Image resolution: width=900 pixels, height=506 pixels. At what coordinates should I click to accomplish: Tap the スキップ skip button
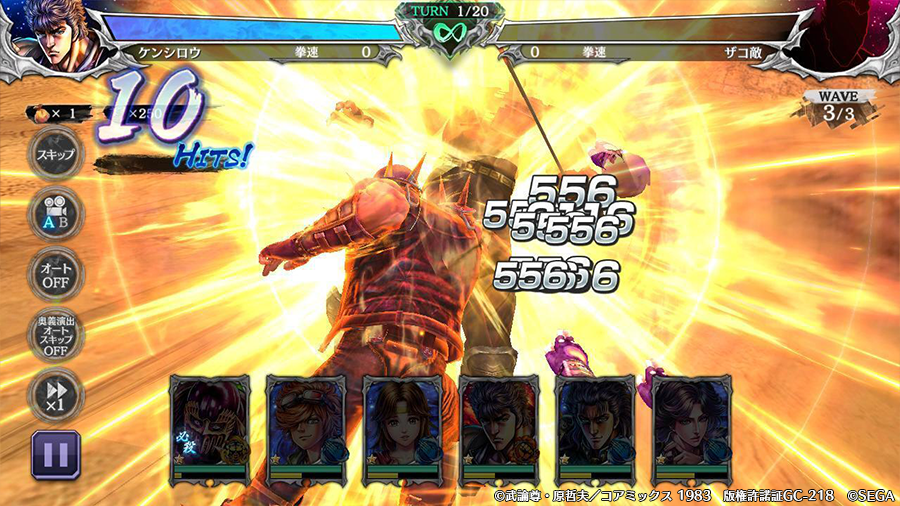(x=56, y=156)
